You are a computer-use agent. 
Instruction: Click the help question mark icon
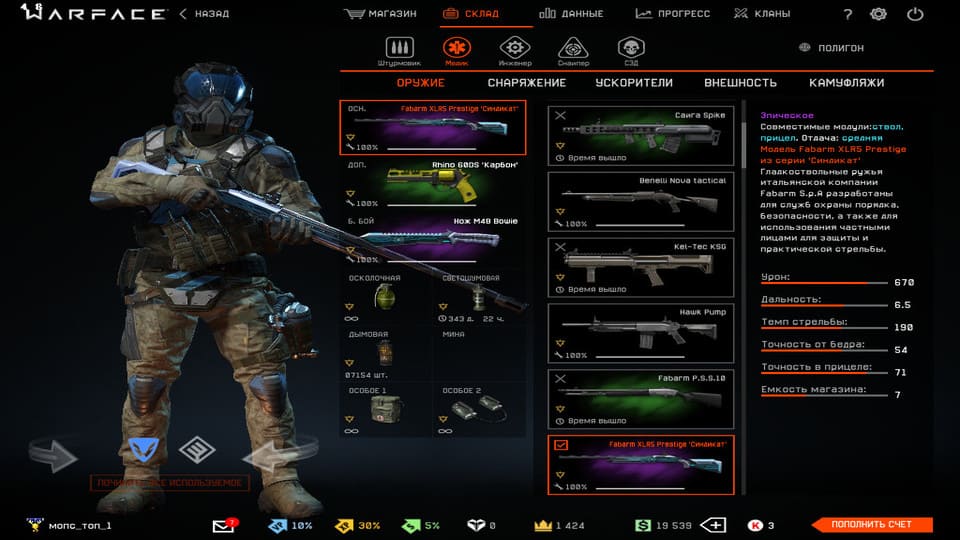pos(848,14)
